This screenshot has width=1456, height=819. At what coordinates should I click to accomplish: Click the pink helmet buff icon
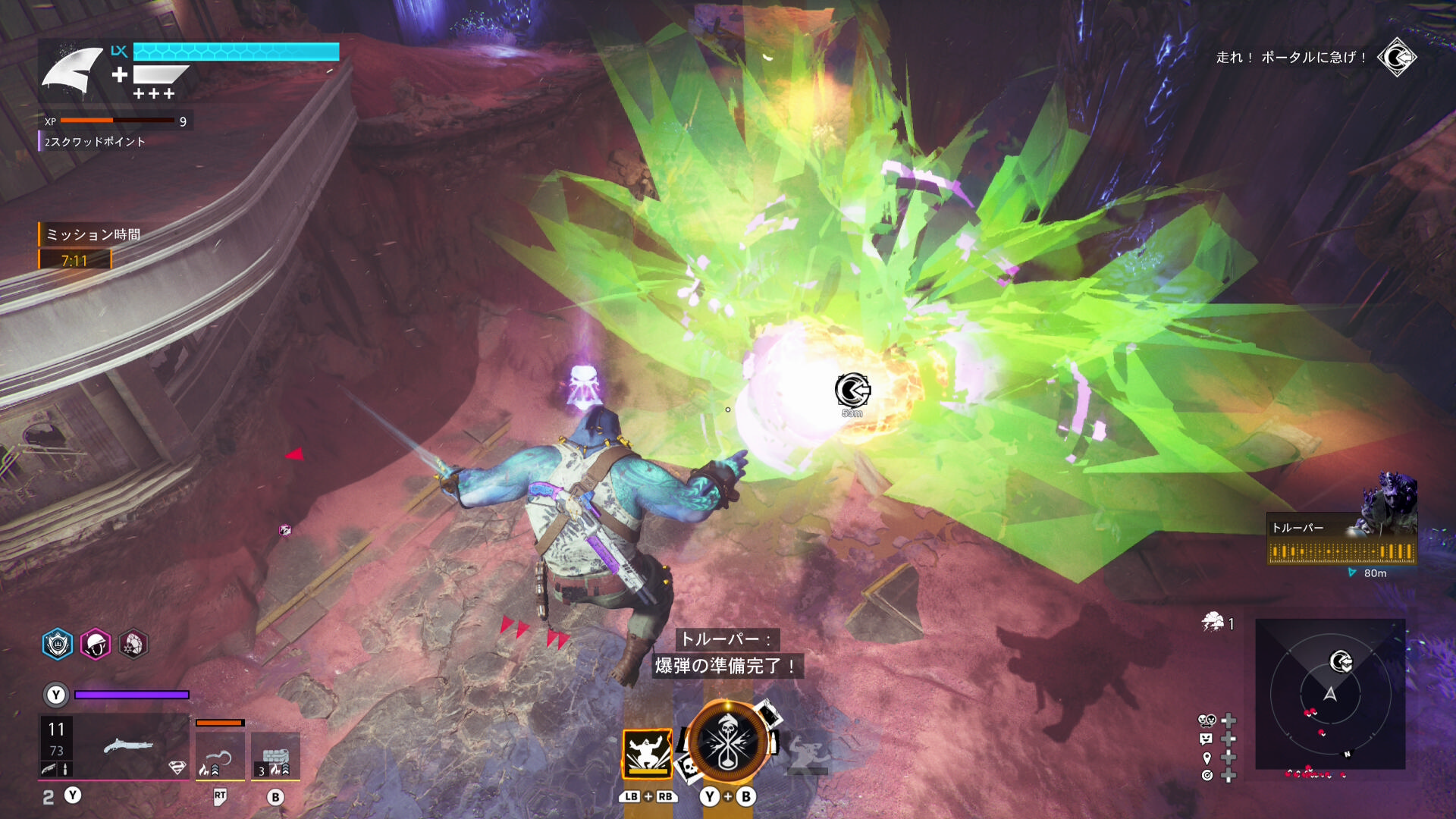[96, 645]
